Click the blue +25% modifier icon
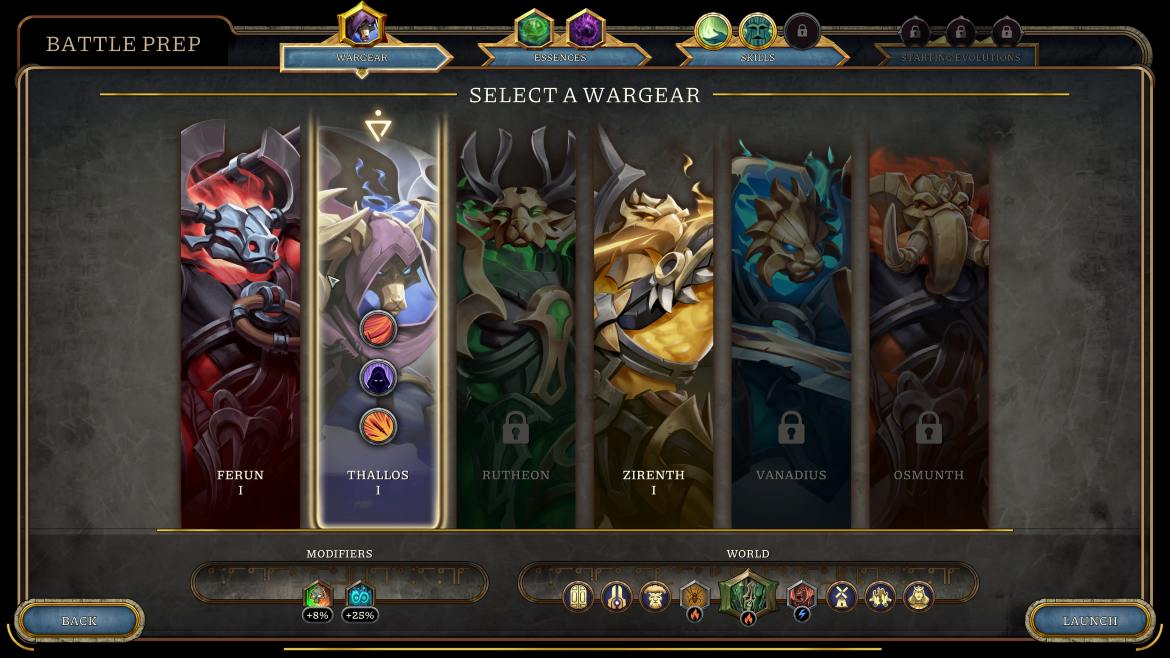1170x658 pixels. [359, 597]
